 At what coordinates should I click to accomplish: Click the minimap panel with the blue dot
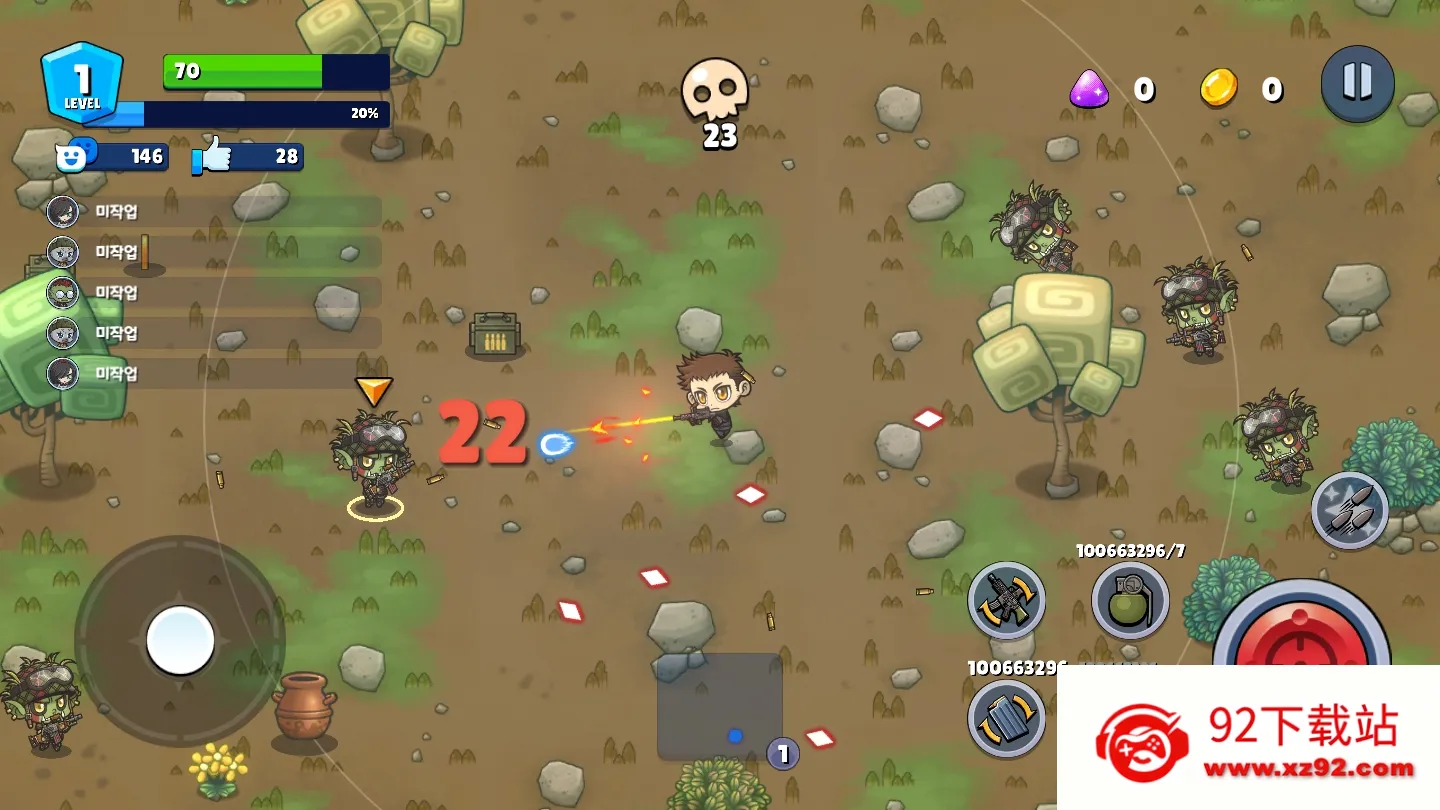719,706
